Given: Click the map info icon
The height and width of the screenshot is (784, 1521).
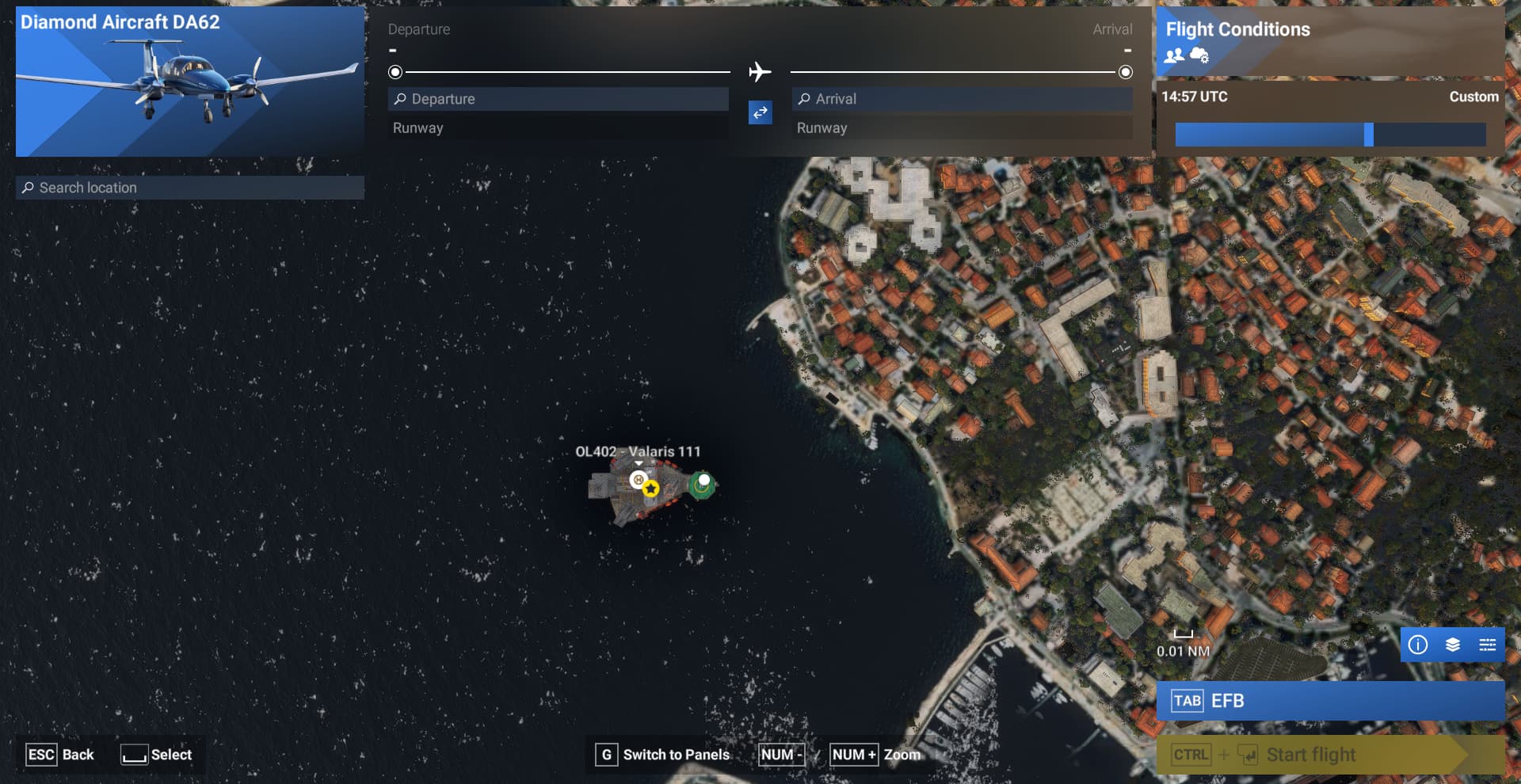Looking at the screenshot, I should [x=1419, y=645].
